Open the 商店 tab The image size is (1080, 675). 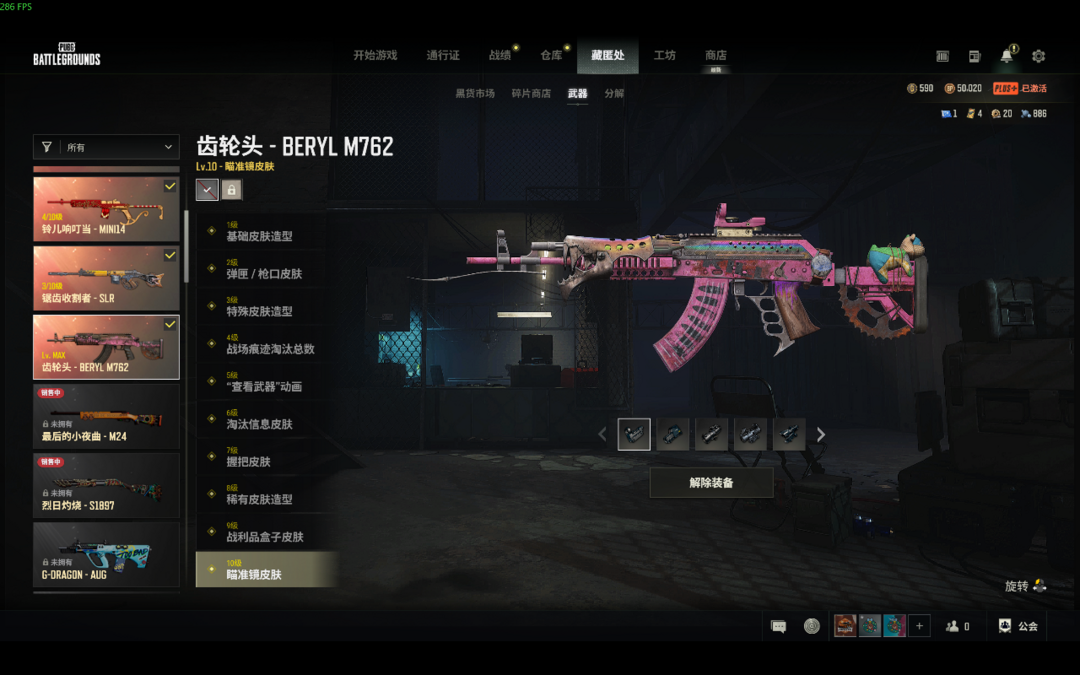point(715,56)
